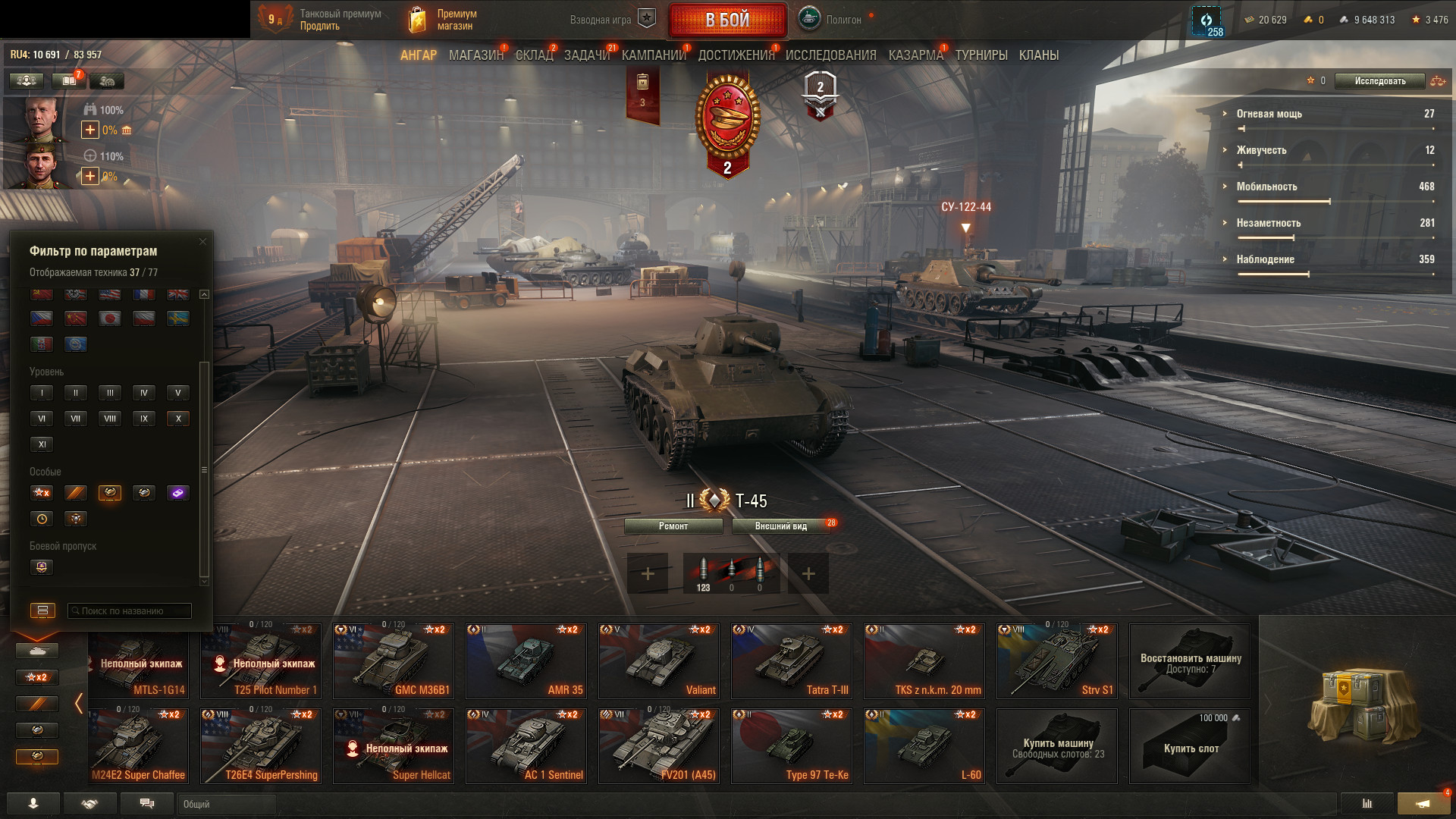Go to the КАЗАРМА tab
Viewport: 1456px width, 819px height.
[915, 55]
